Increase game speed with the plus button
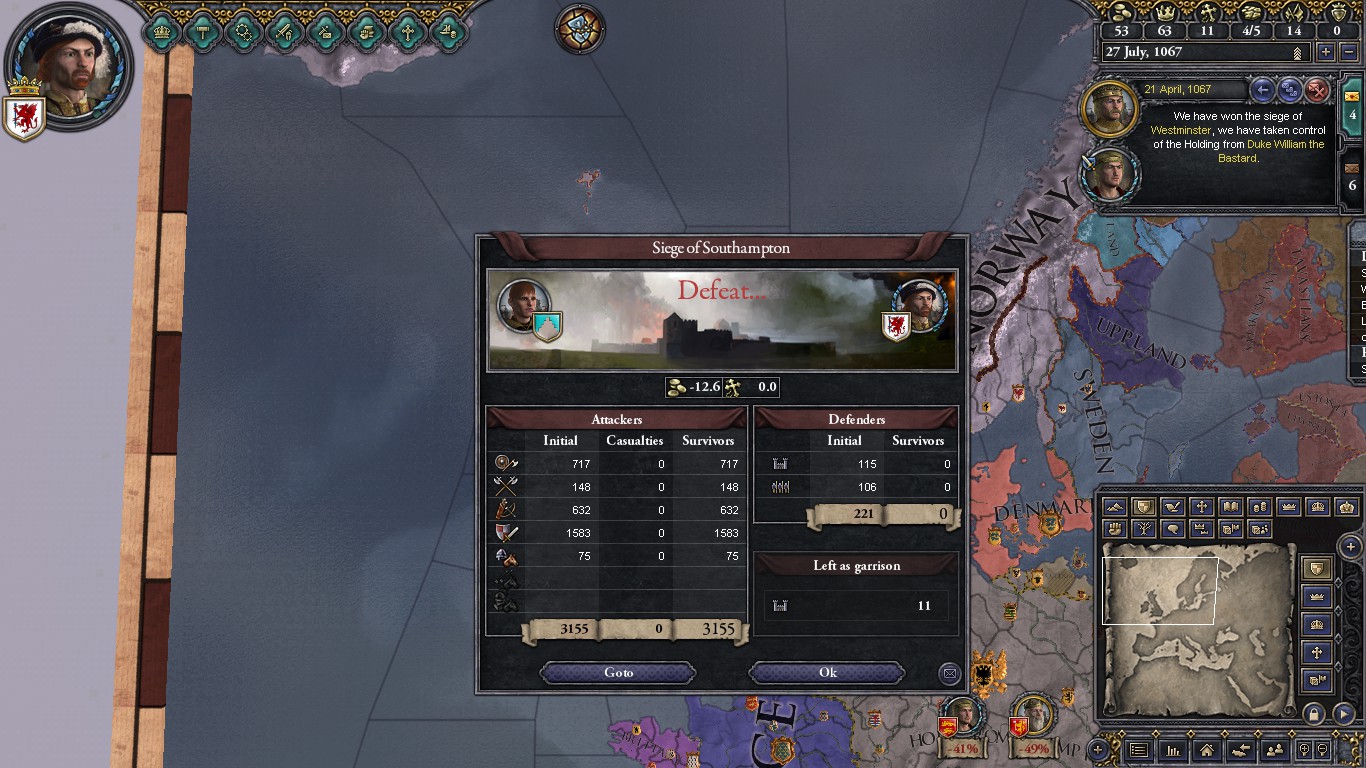 1326,52
